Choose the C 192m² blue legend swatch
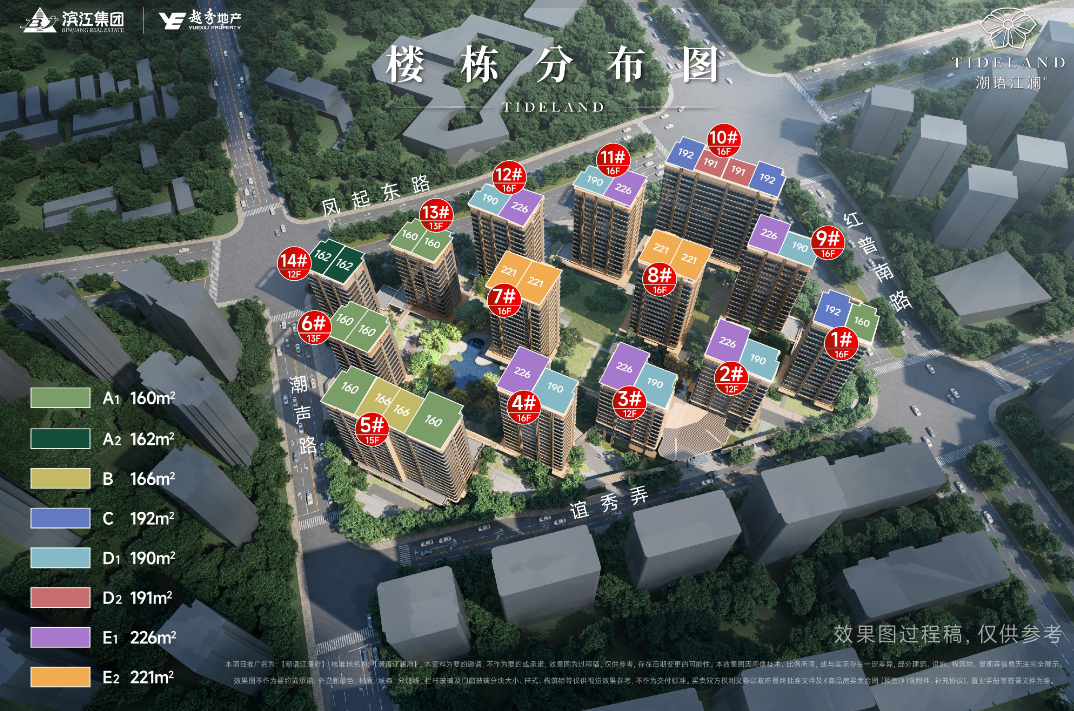Image resolution: width=1074 pixels, height=711 pixels. click(x=60, y=517)
